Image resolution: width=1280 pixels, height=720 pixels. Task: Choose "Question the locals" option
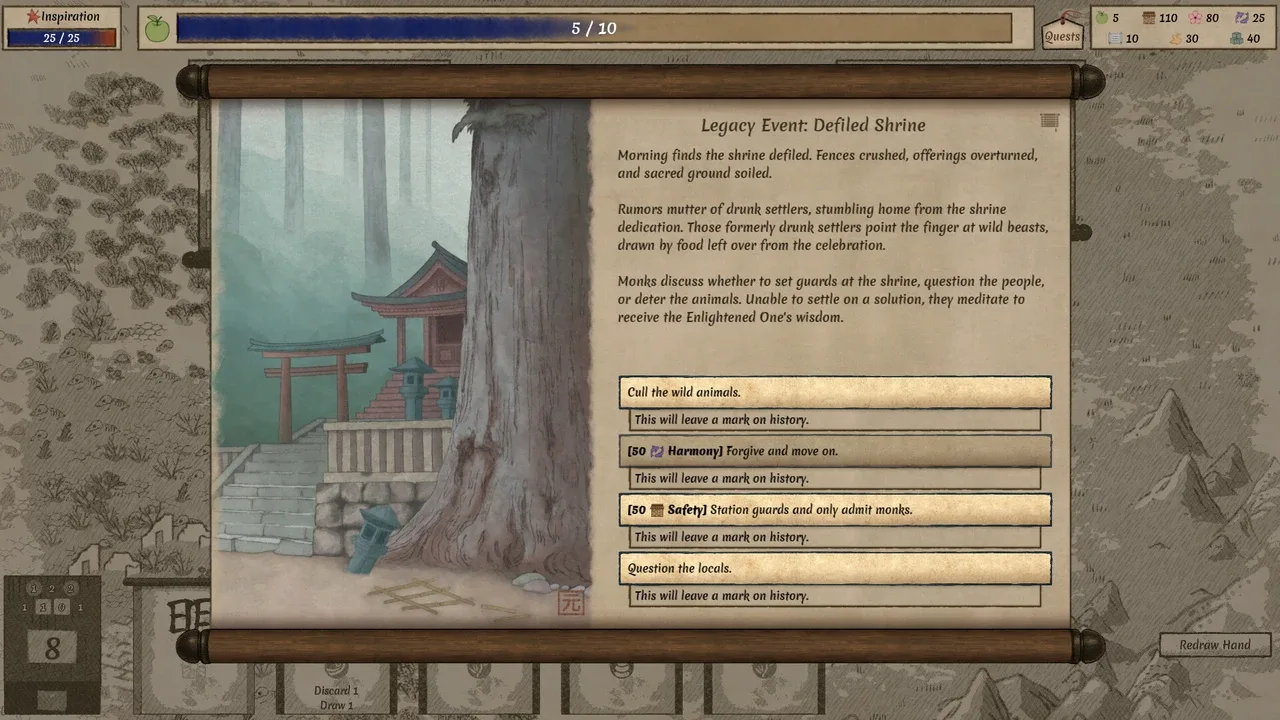coord(834,568)
